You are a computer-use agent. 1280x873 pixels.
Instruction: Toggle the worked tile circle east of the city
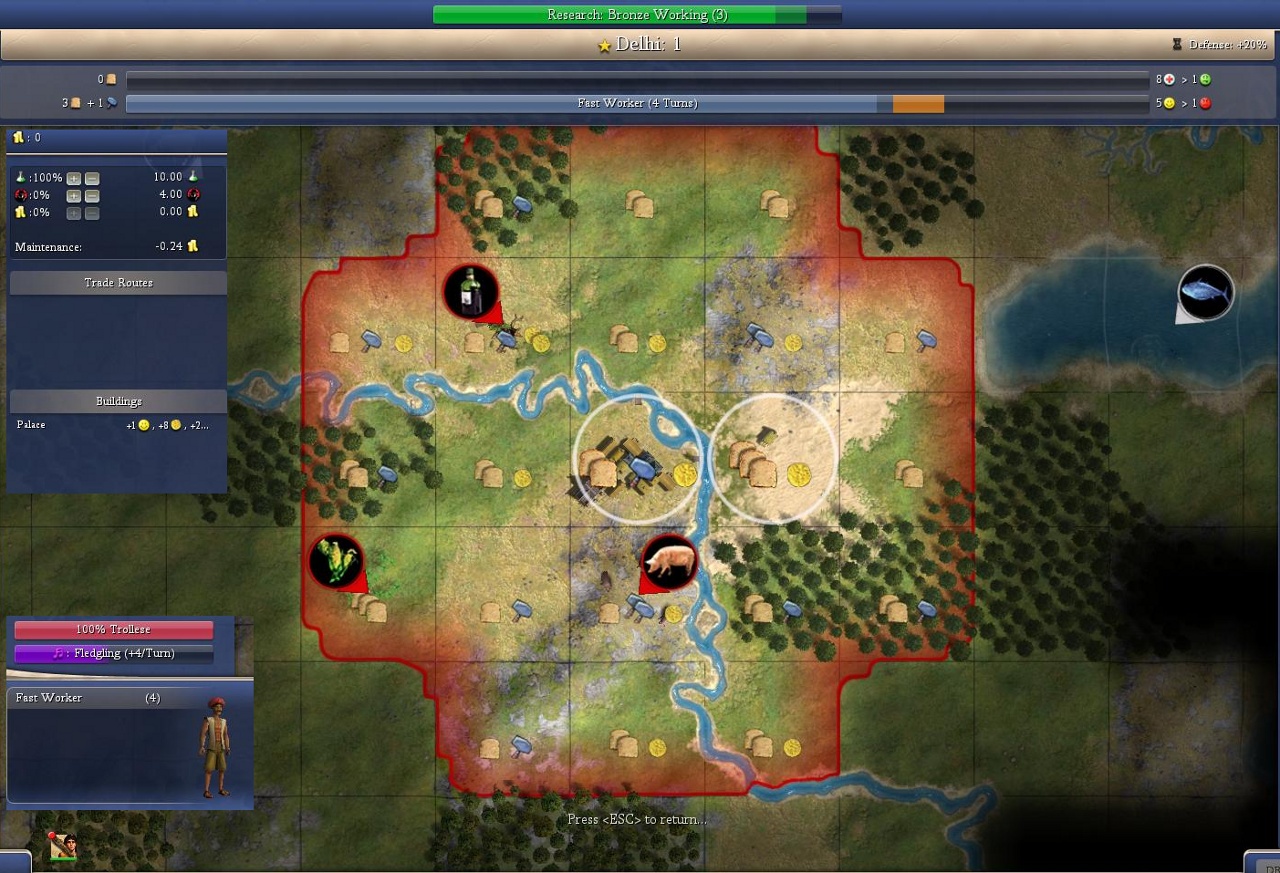(x=772, y=456)
